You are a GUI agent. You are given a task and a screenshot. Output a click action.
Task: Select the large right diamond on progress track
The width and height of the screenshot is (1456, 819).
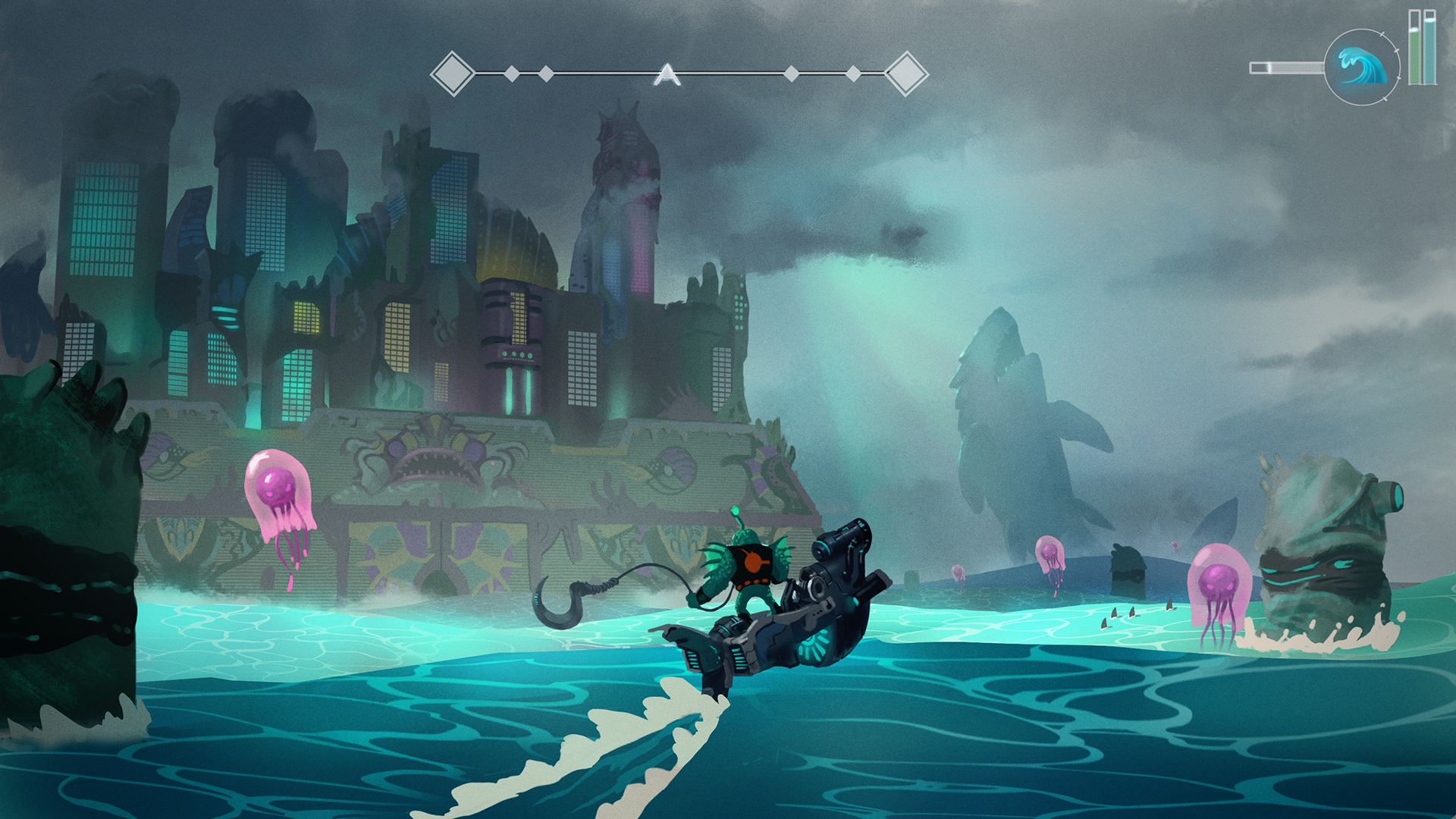(906, 74)
